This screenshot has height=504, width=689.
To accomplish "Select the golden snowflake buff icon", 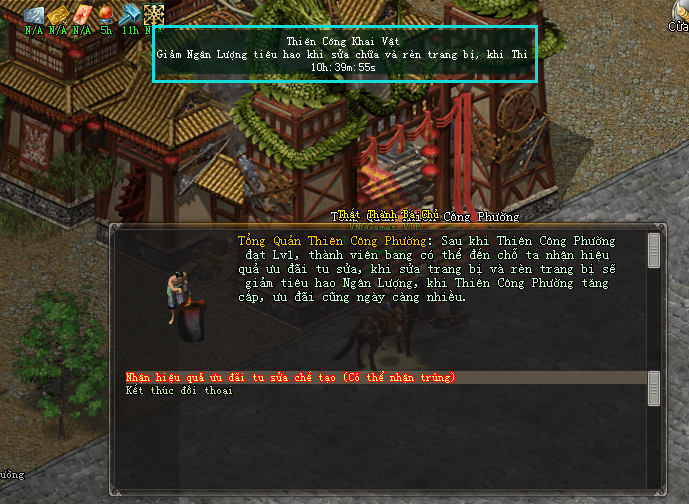I will click(154, 14).
